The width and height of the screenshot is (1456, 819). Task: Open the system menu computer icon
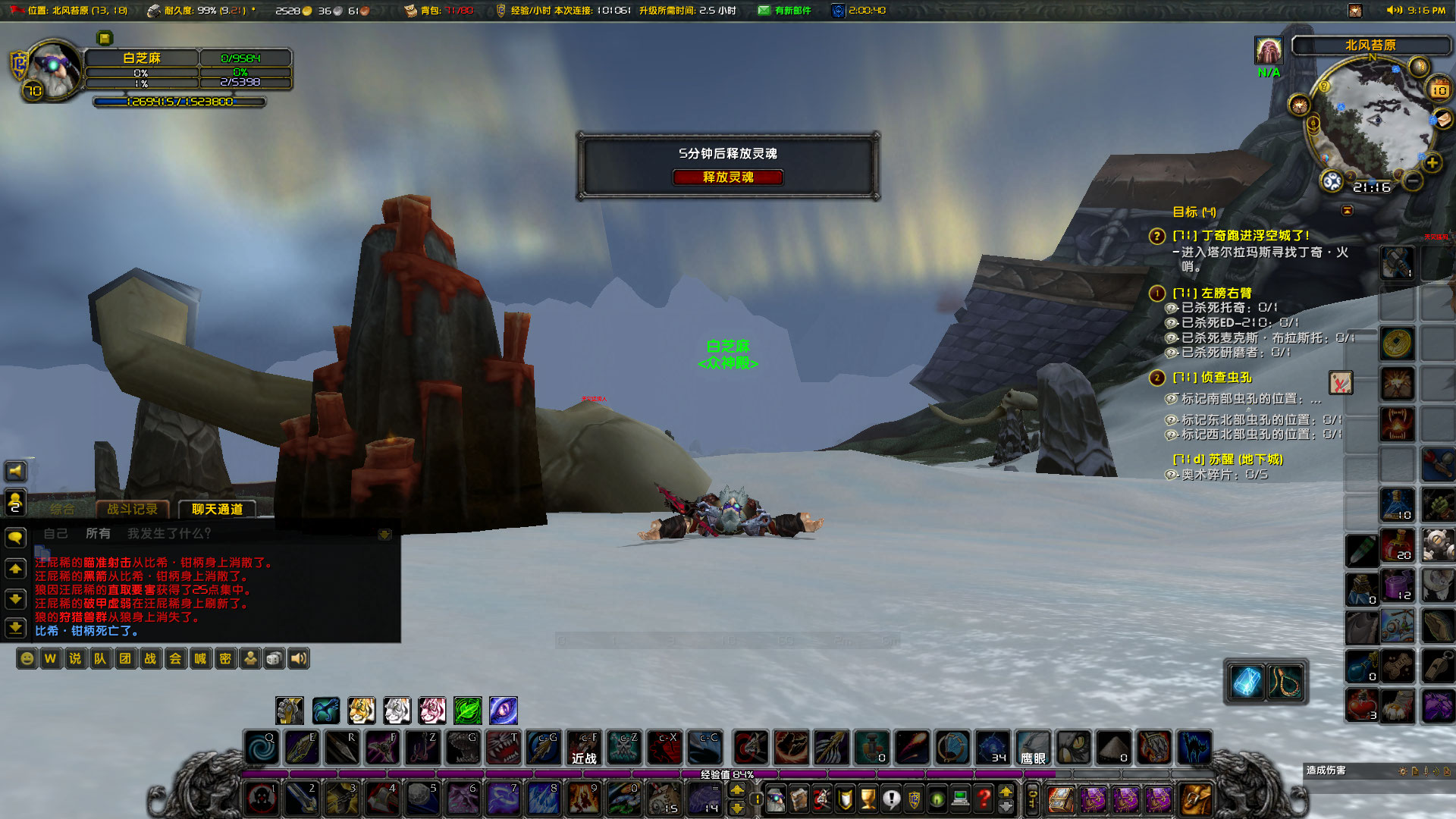pos(960,800)
